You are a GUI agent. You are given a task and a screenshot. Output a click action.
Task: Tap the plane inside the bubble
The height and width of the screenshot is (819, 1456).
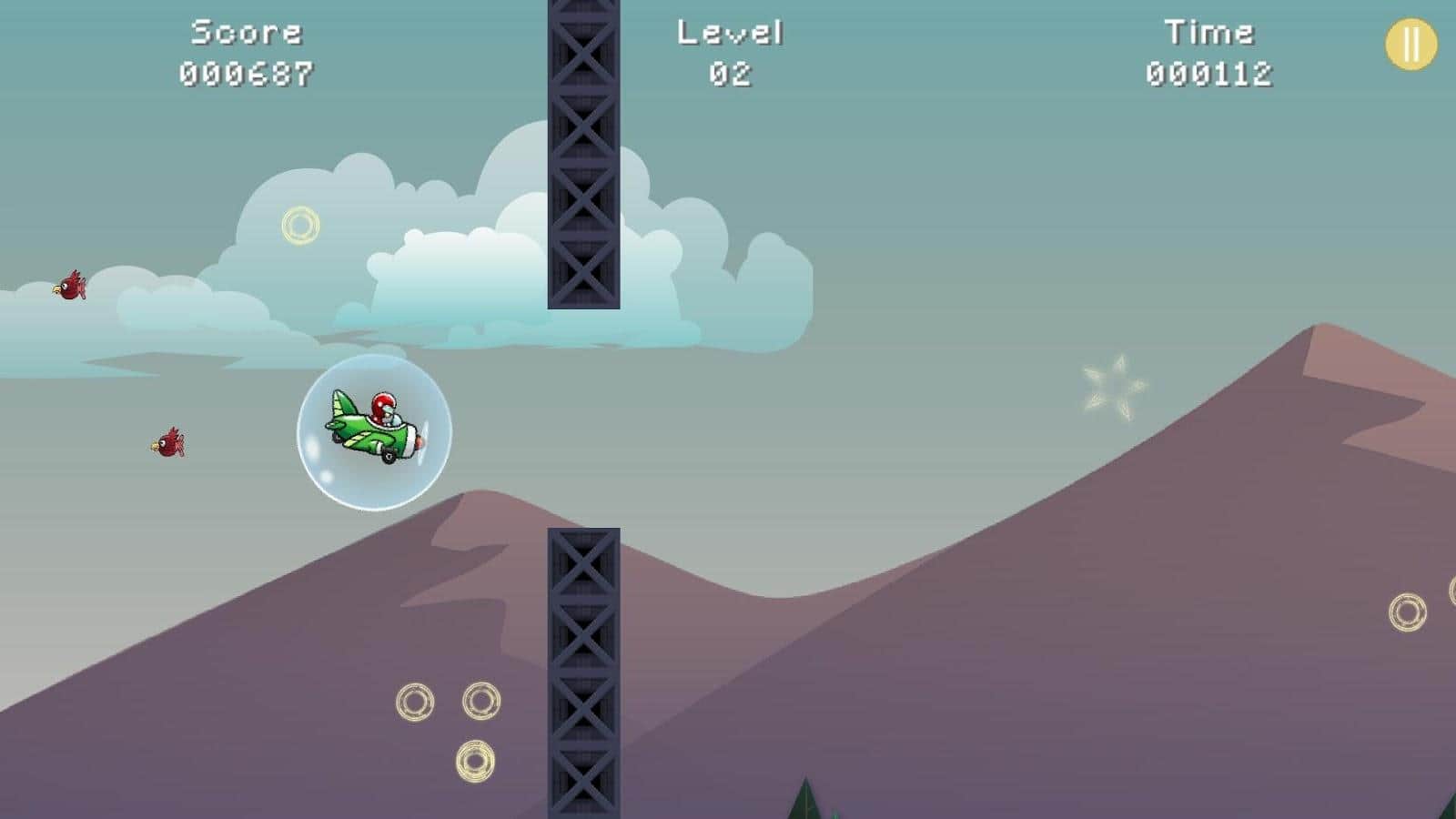373,428
